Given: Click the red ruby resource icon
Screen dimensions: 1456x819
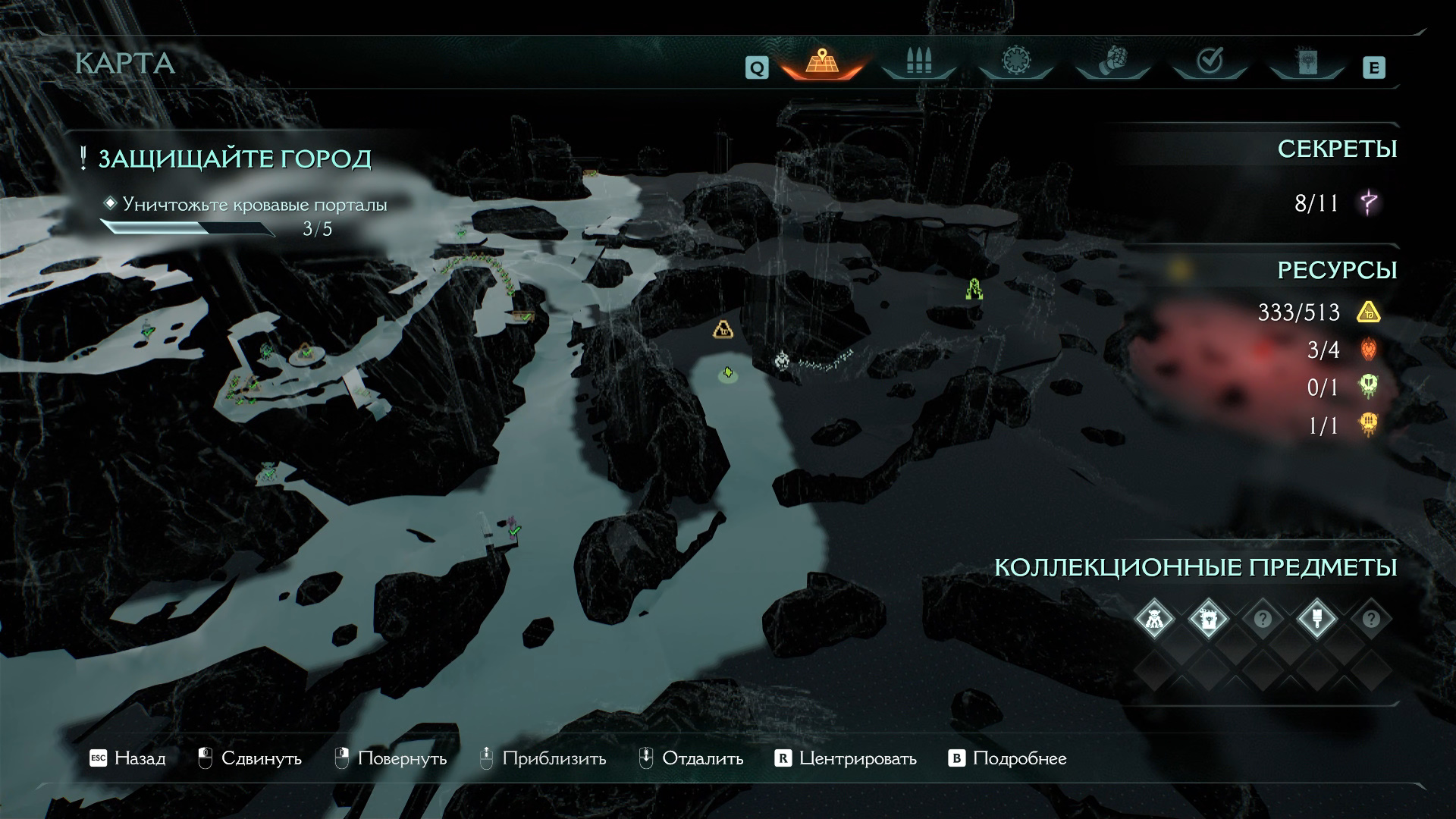Looking at the screenshot, I should click(x=1369, y=350).
